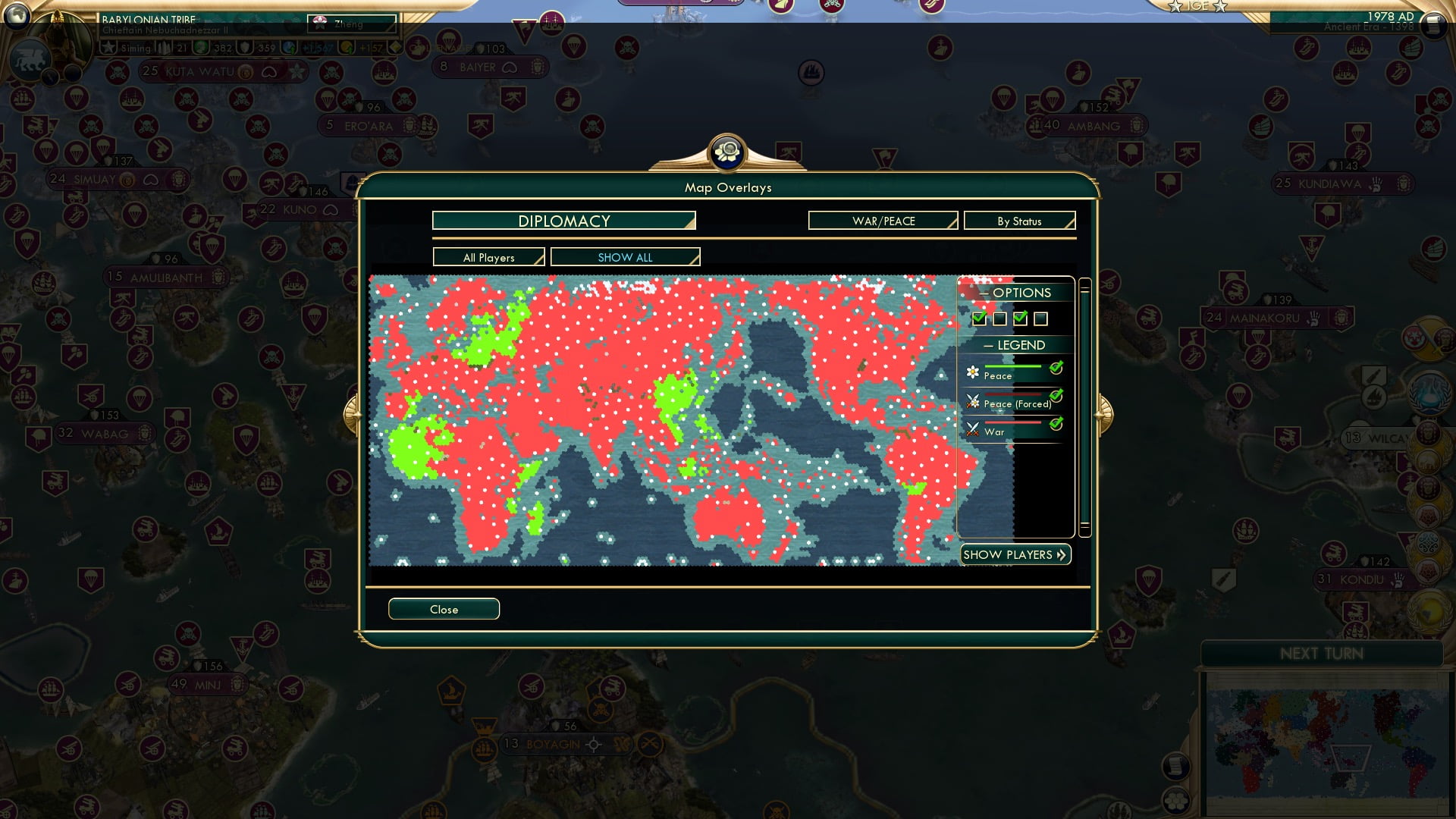Switch to the SHOW ALL tab
This screenshot has height=819, width=1456.
click(x=625, y=257)
